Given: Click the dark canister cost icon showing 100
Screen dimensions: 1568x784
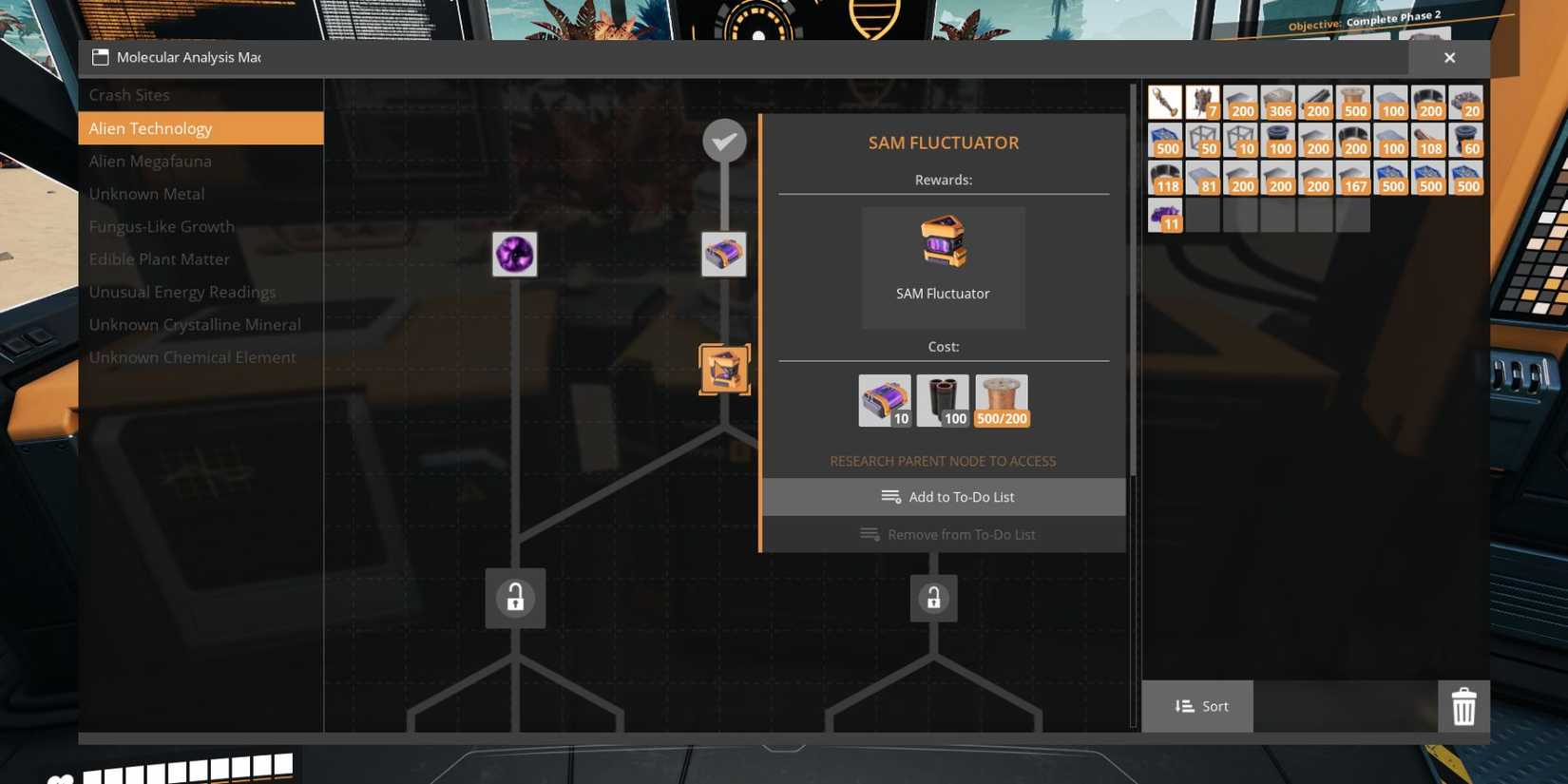Looking at the screenshot, I should coord(943,398).
